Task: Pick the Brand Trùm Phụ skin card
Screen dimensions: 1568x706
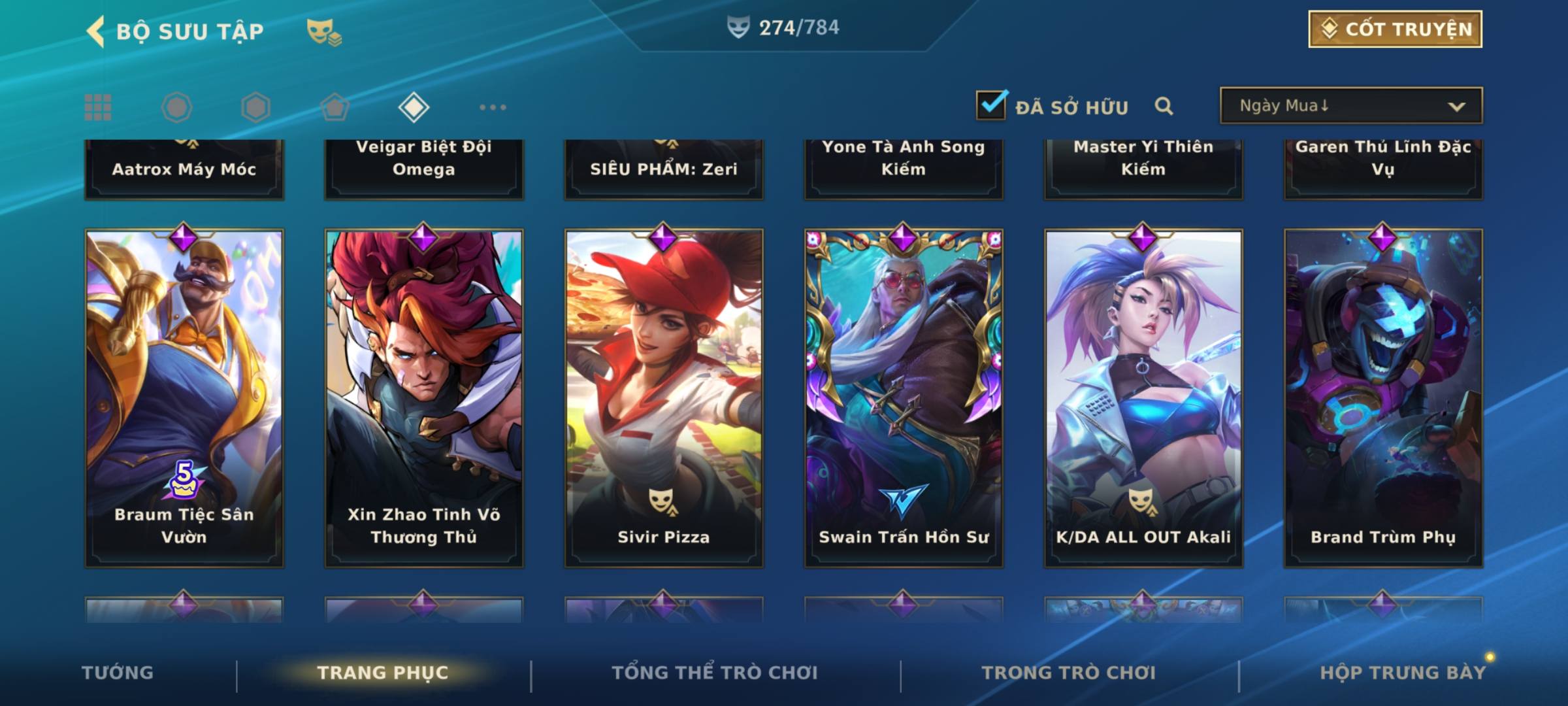Action: (x=1383, y=397)
